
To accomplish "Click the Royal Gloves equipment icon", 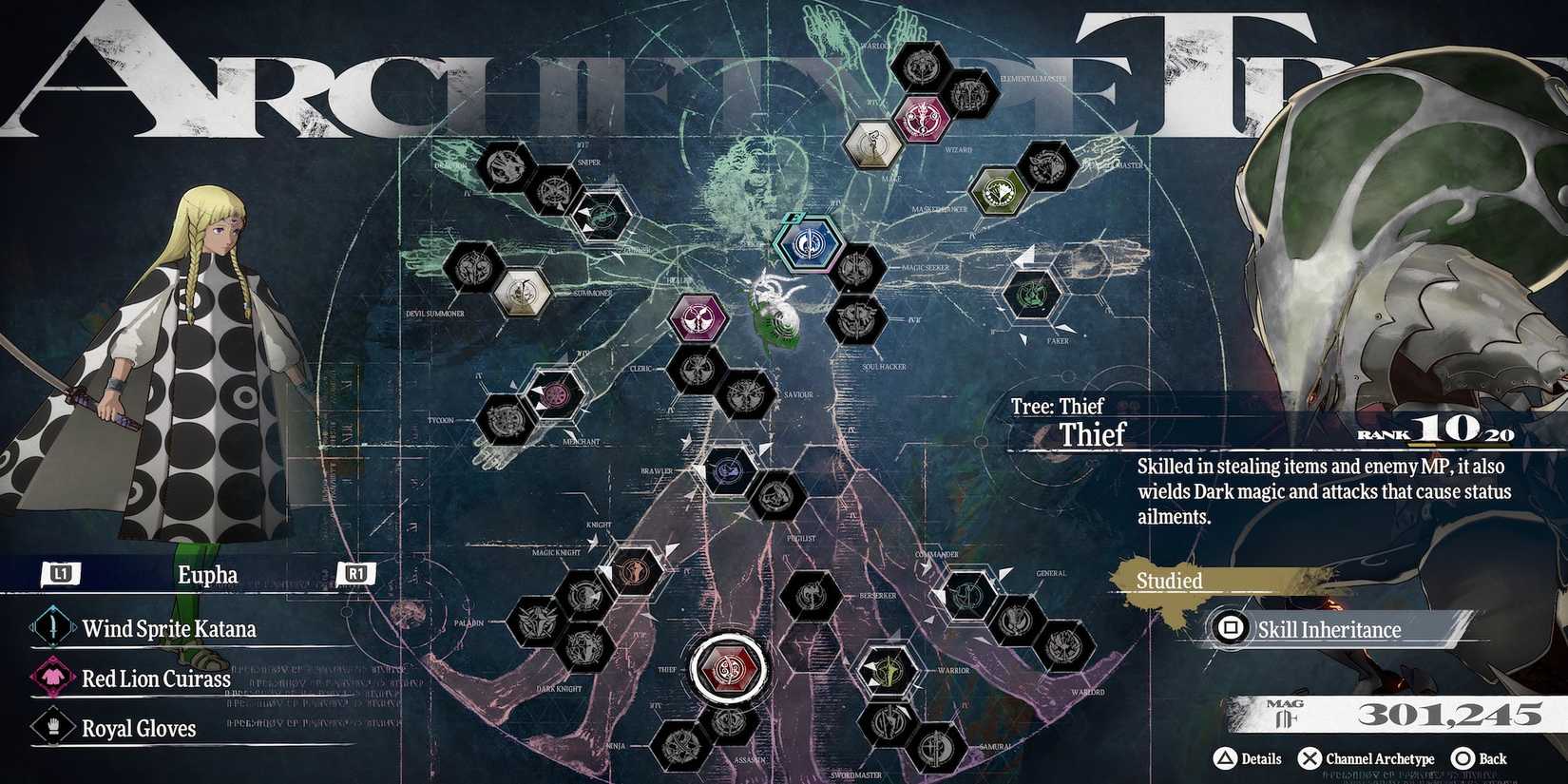I will click(51, 728).
